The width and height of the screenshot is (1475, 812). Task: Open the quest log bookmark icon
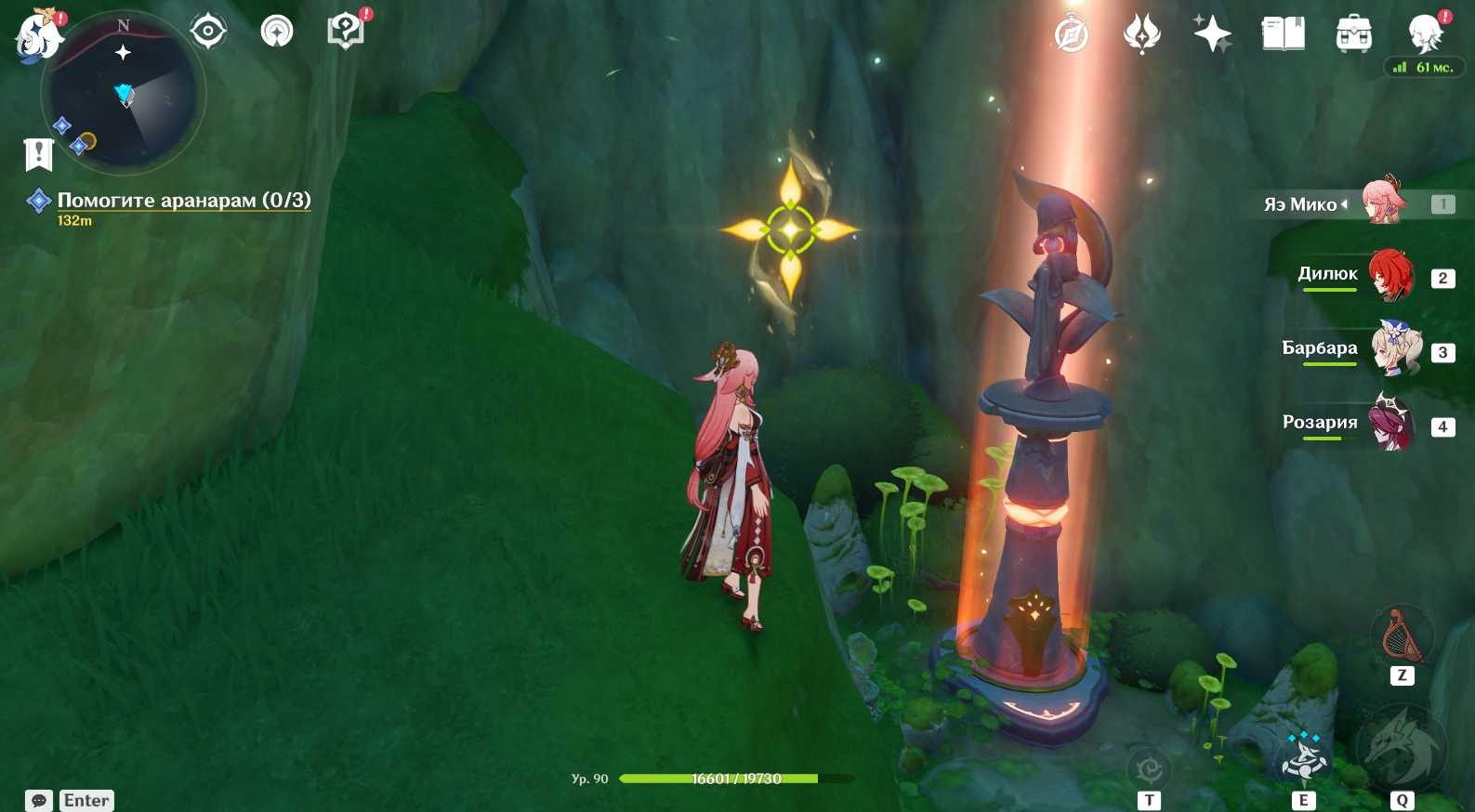click(38, 154)
